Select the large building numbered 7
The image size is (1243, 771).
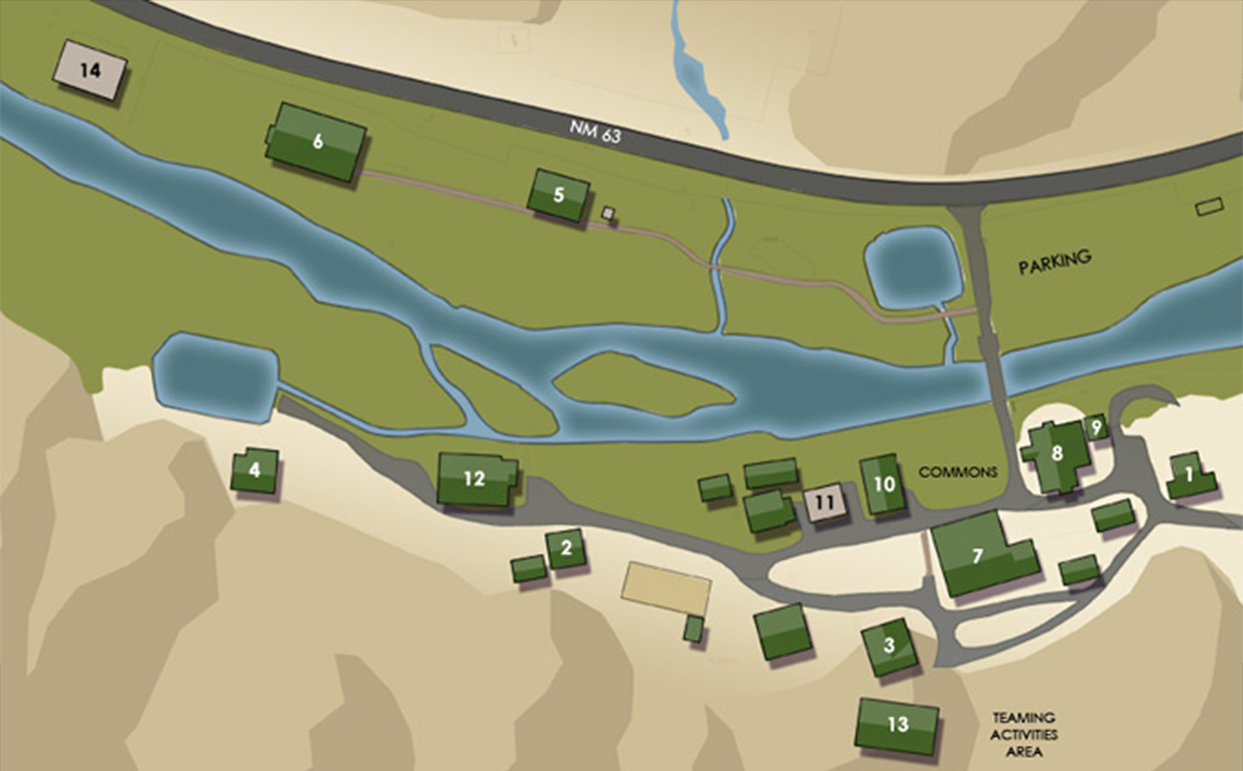tap(978, 555)
